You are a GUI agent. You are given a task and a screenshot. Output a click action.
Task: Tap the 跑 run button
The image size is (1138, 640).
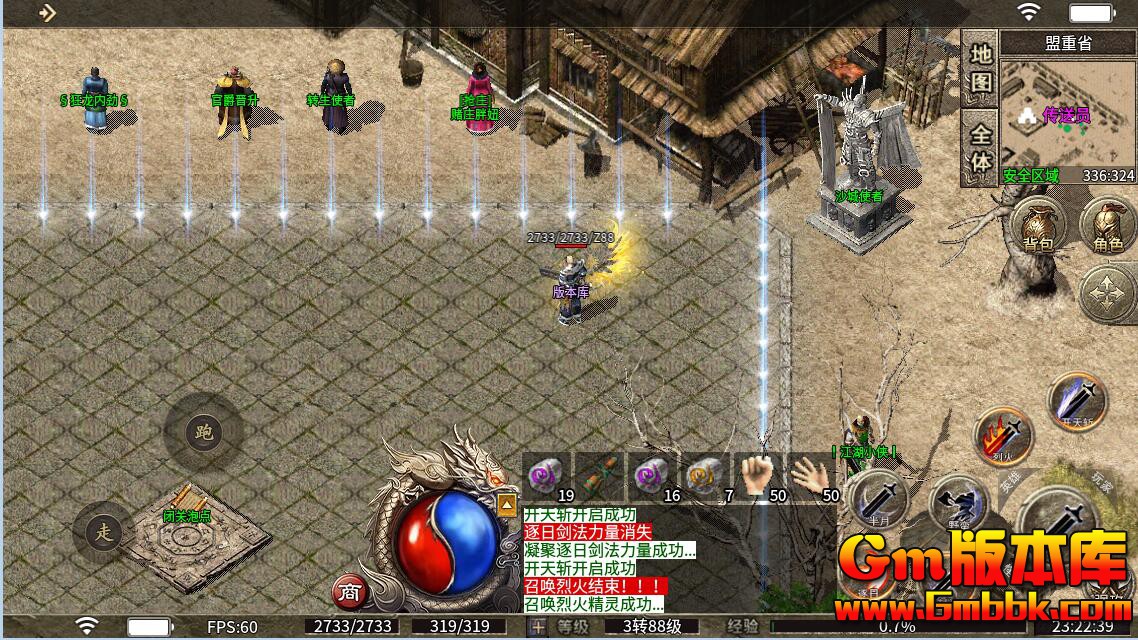pyautogui.click(x=204, y=432)
